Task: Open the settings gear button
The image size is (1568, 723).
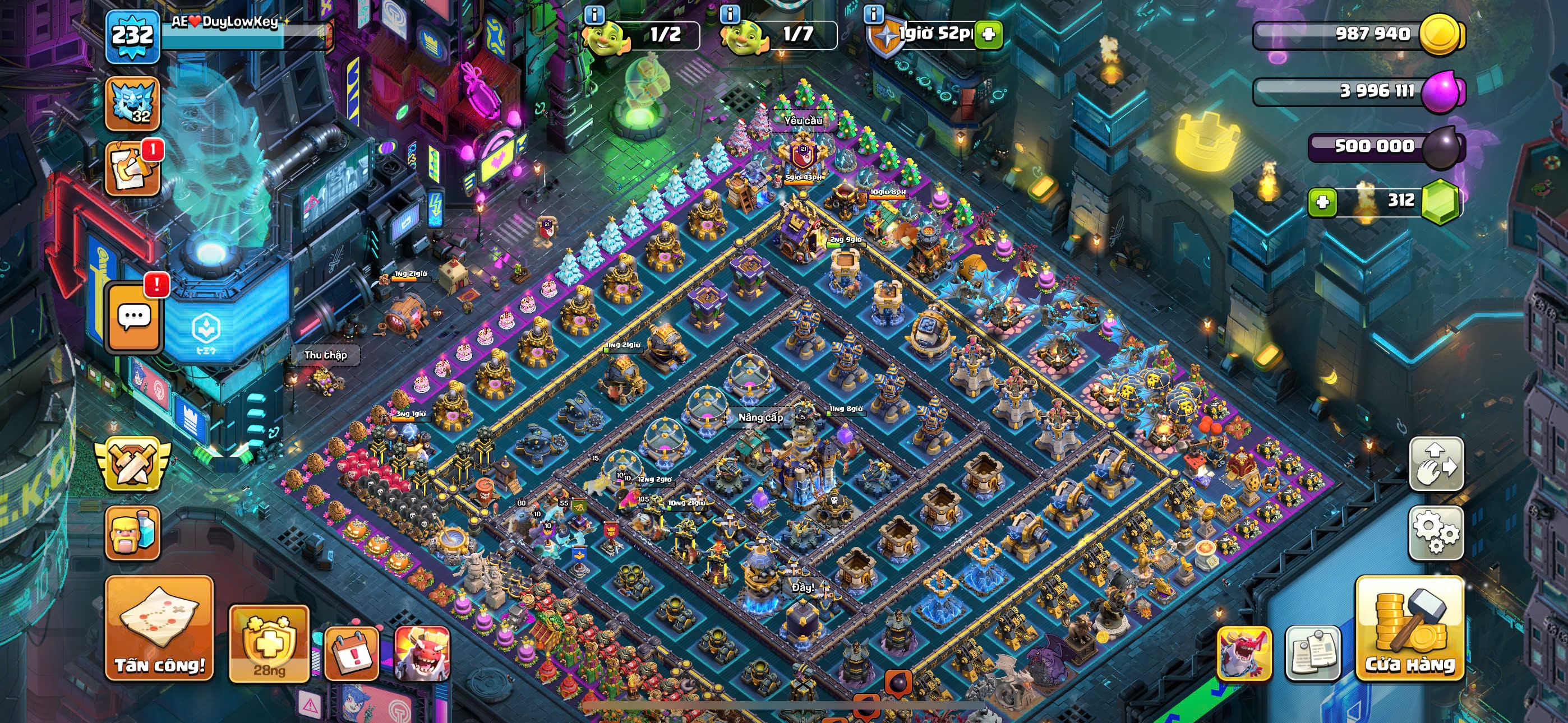Action: [x=1436, y=532]
